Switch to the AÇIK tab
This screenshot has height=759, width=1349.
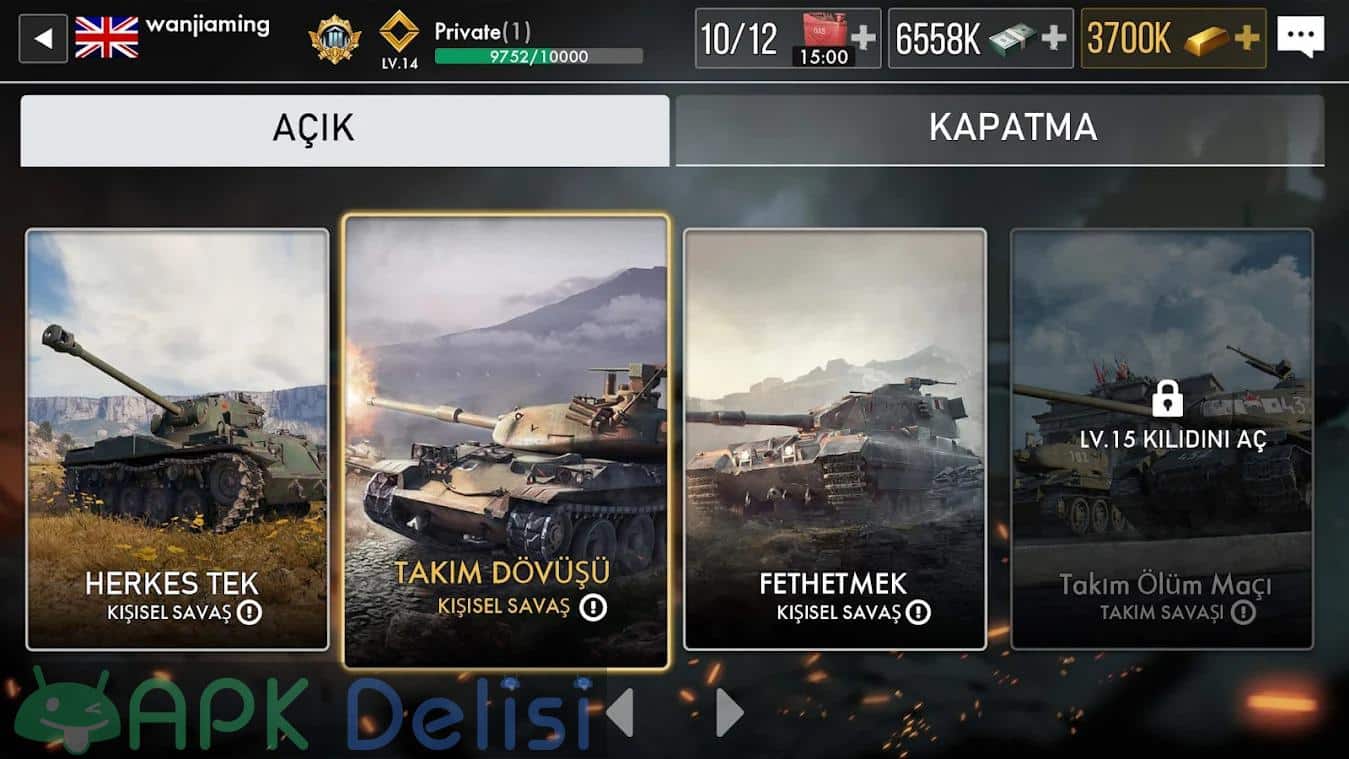[x=344, y=130]
